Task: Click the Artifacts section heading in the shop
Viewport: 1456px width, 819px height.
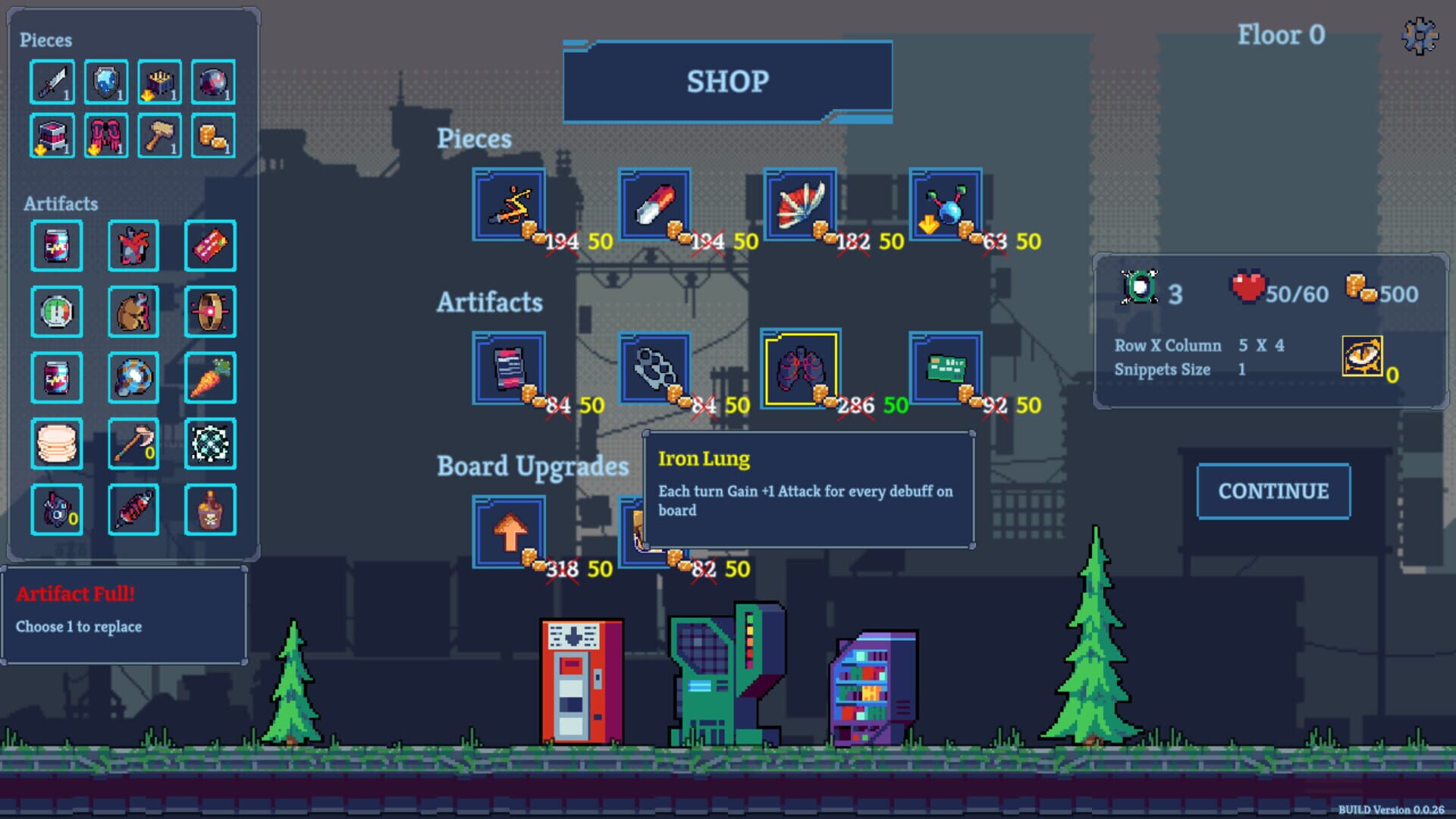Action: pos(489,303)
